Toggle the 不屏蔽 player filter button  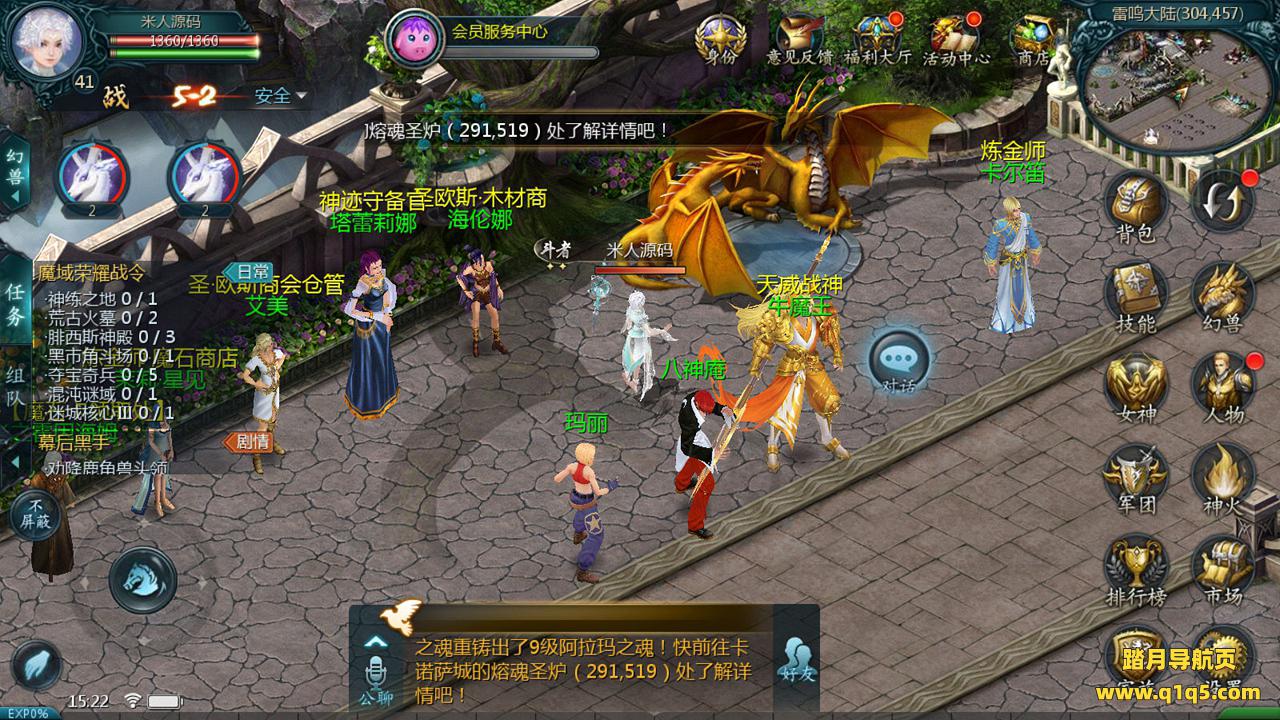pos(35,514)
